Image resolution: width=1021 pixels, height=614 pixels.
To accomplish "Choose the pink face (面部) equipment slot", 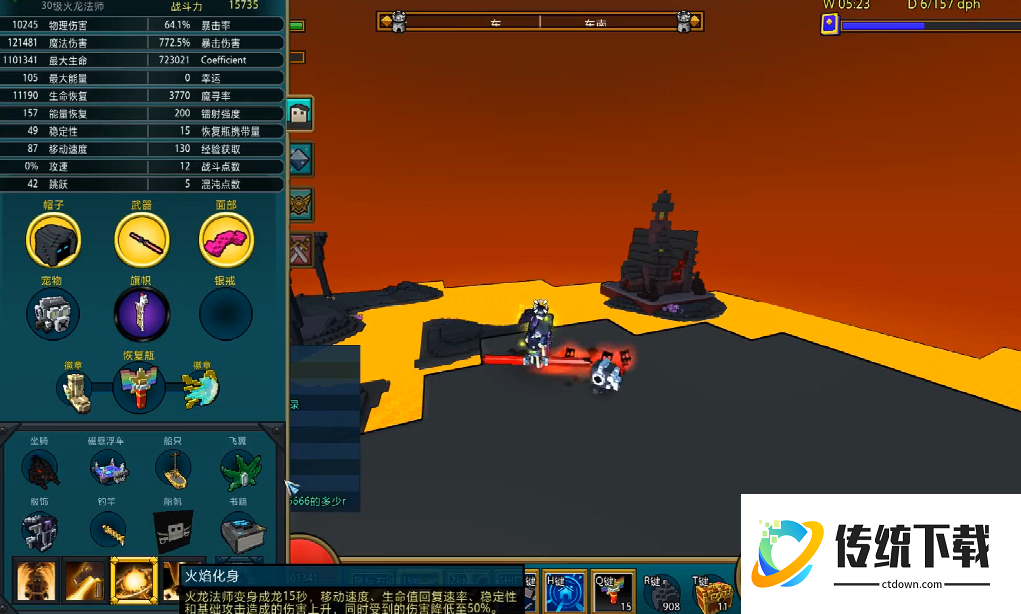I will point(227,241).
